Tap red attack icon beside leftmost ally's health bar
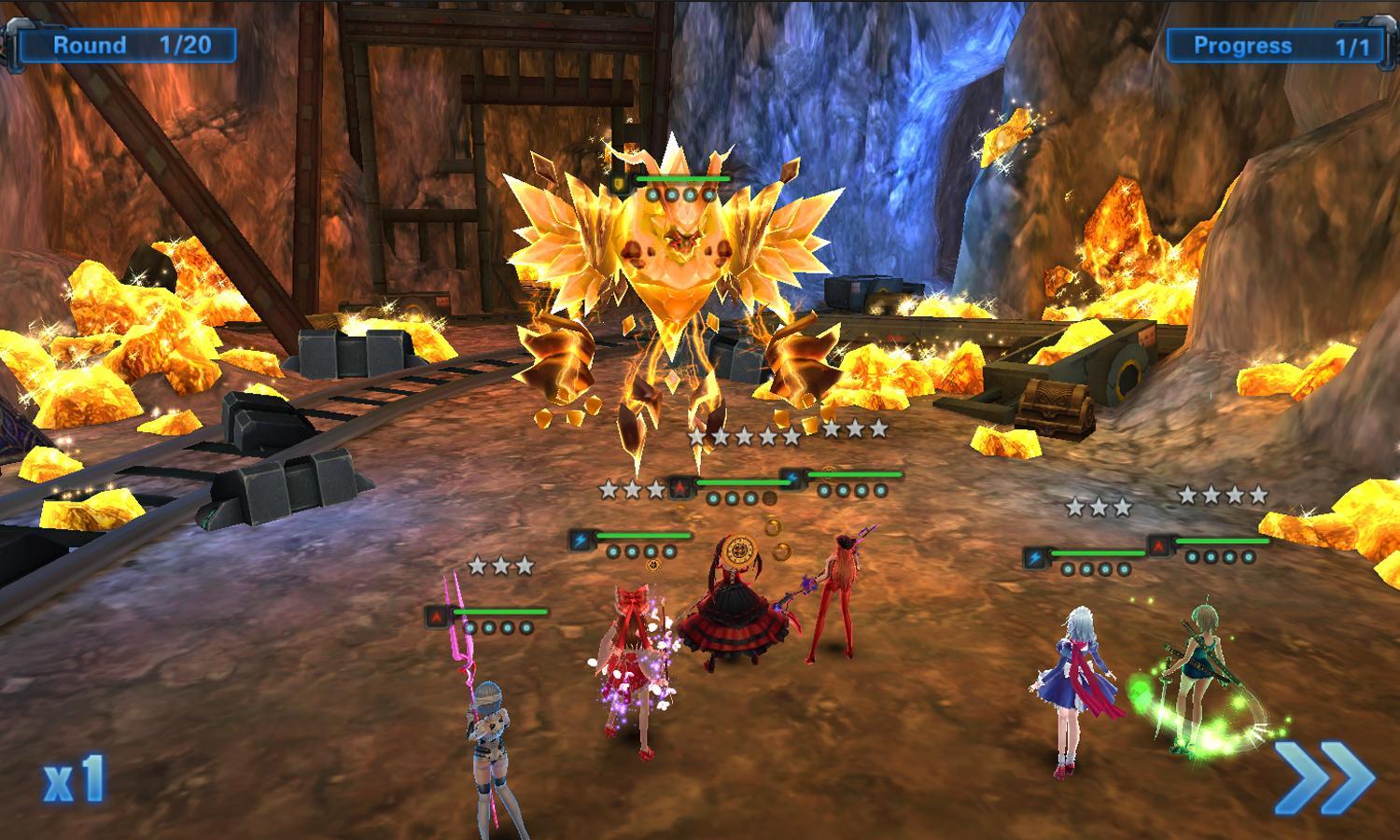This screenshot has width=1400, height=840. [437, 614]
